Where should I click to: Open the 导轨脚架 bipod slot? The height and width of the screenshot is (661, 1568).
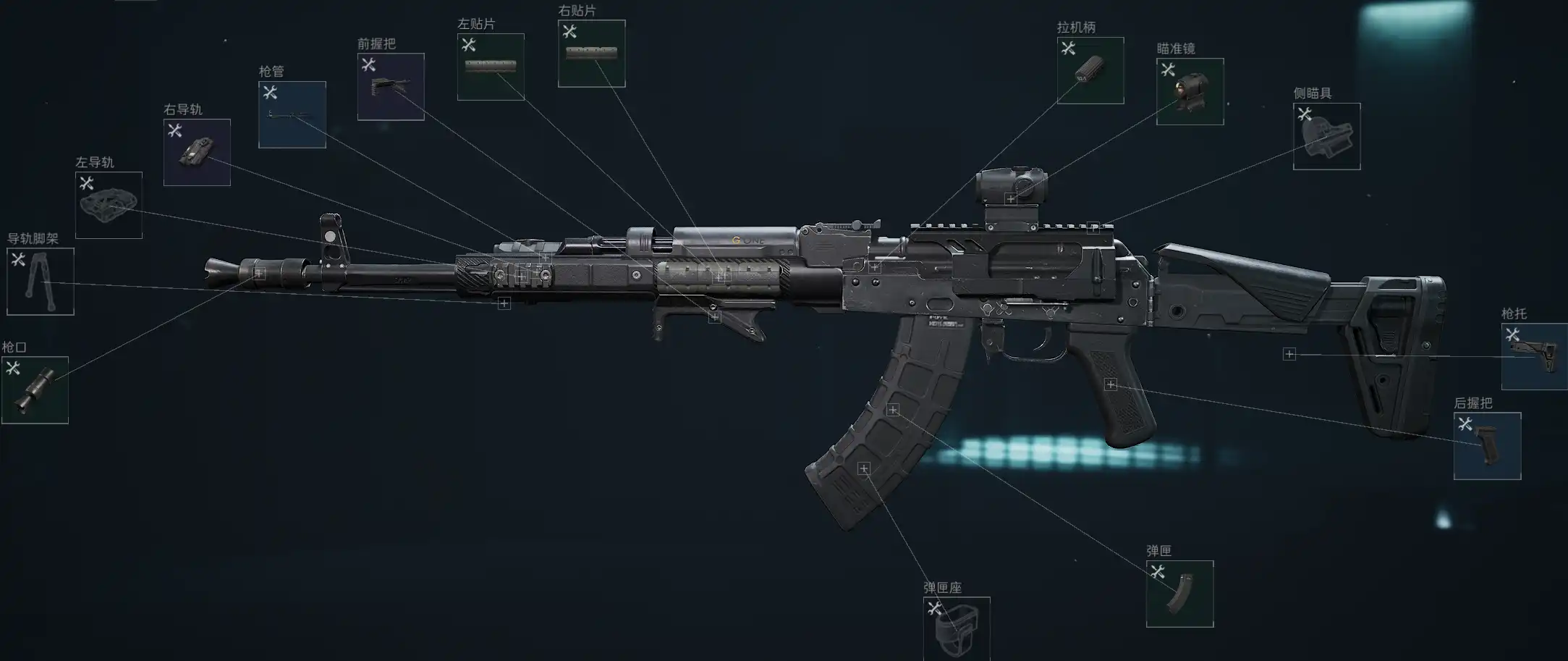point(41,282)
